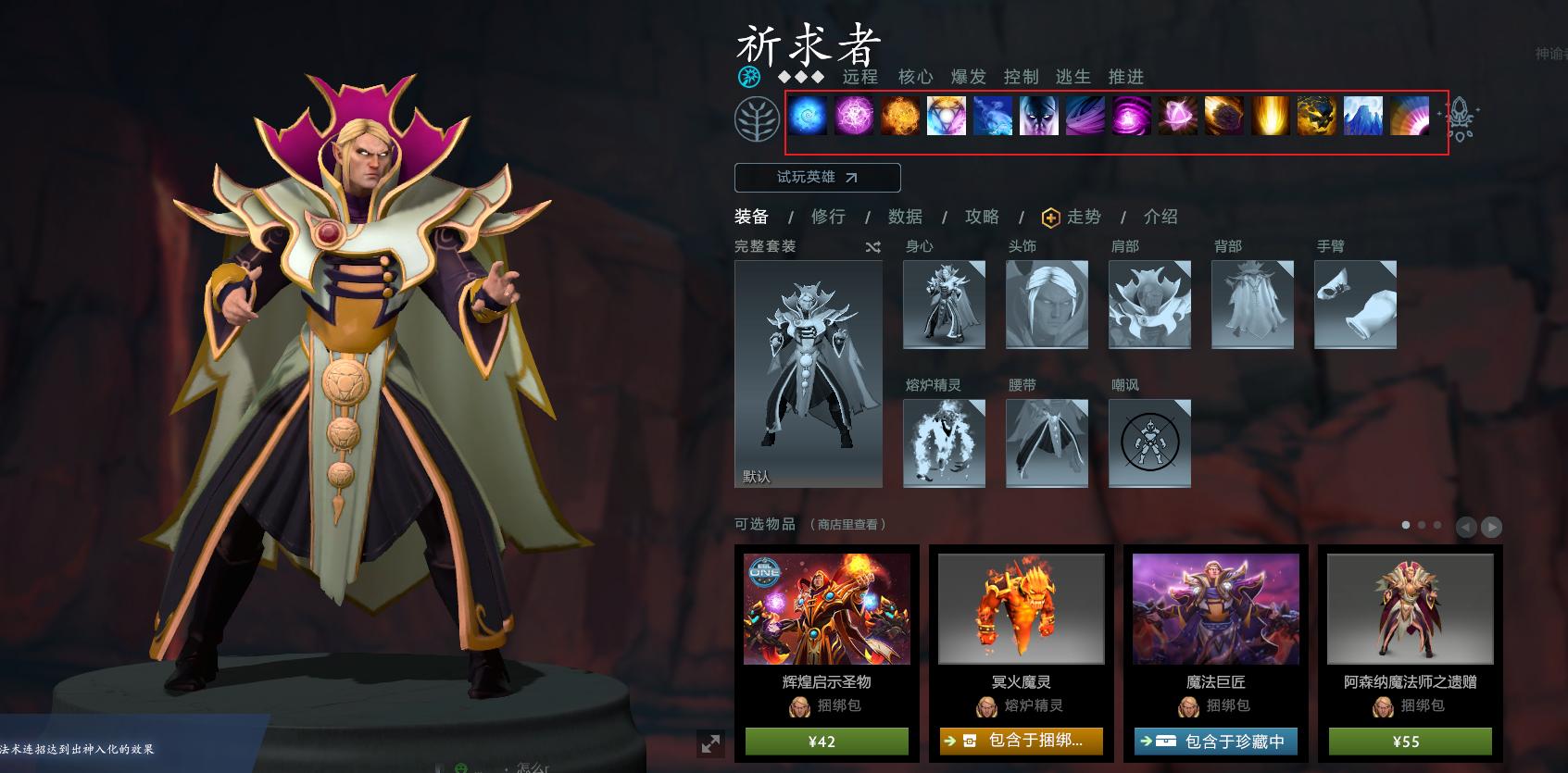1568x773 pixels.
Task: View the Sun Strike ability icon
Action: coord(1271,117)
